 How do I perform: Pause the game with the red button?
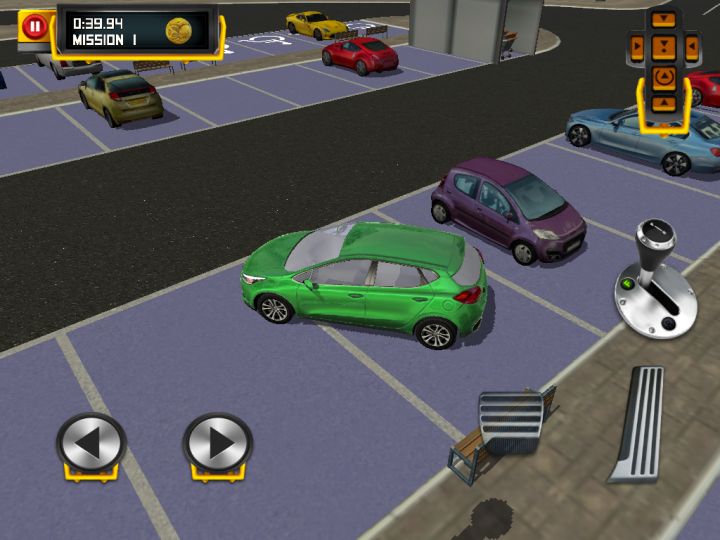[35, 26]
